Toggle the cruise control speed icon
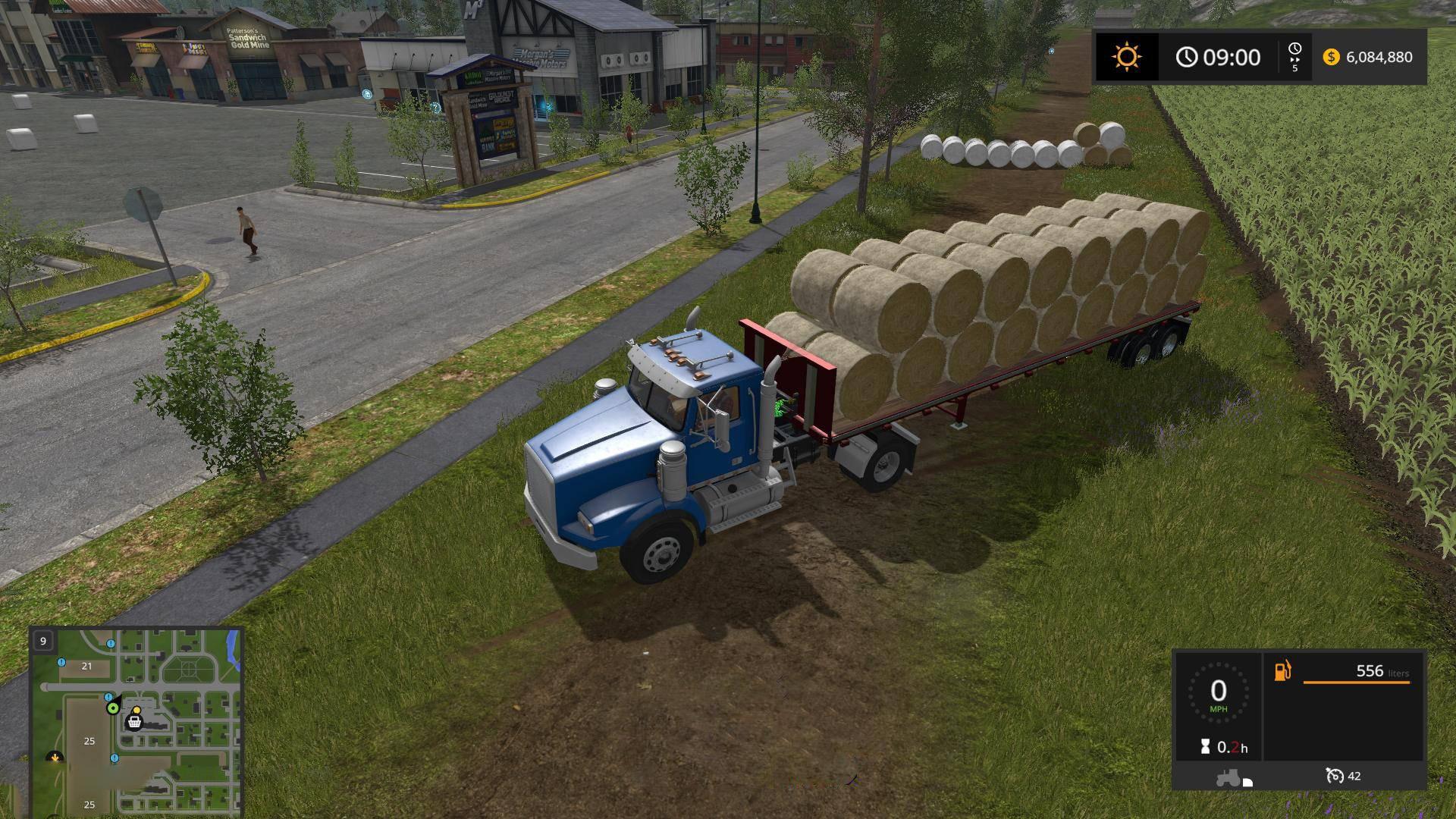The height and width of the screenshot is (819, 1456). [x=1335, y=776]
